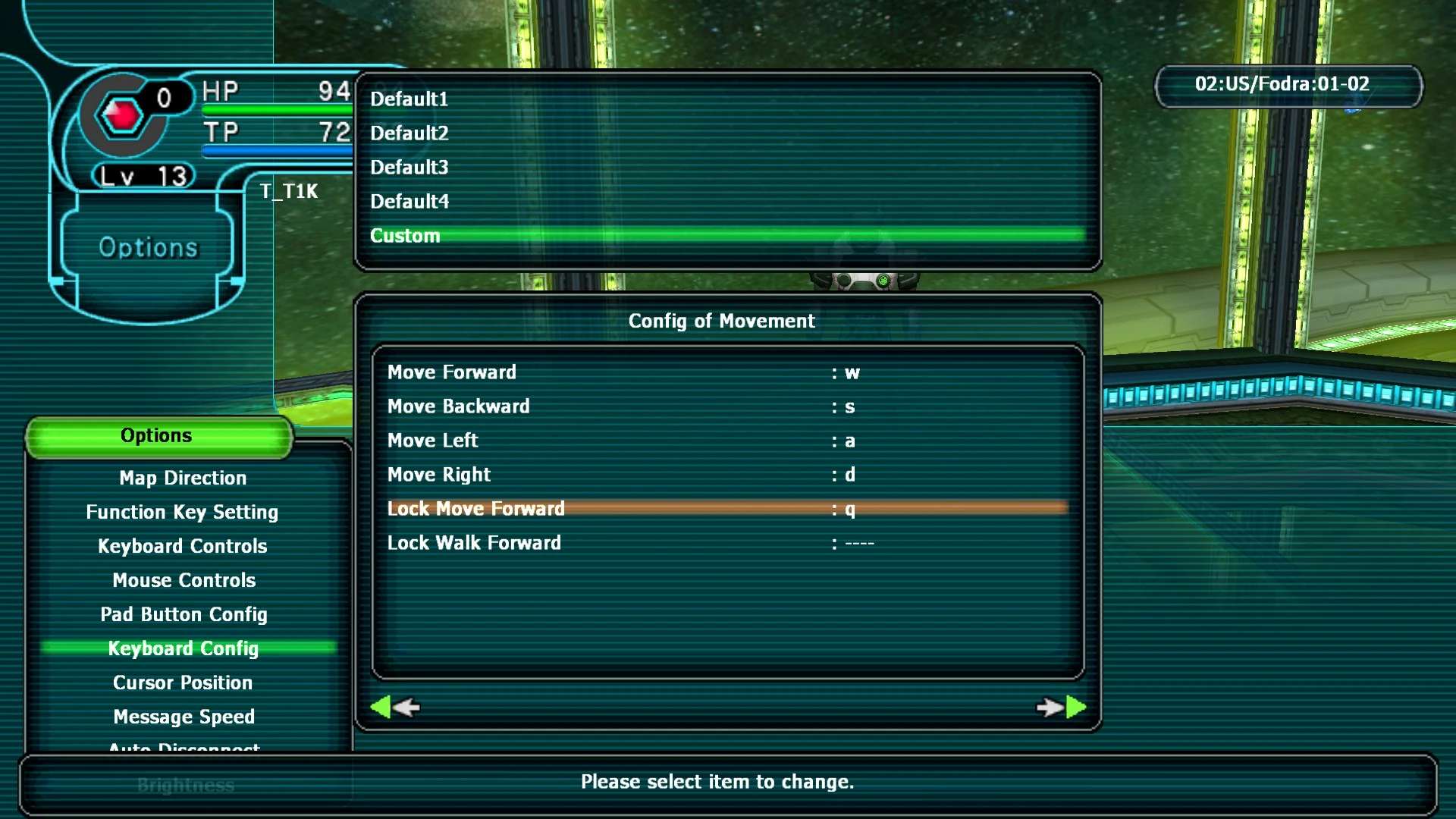Open Map Direction settings

(x=182, y=477)
